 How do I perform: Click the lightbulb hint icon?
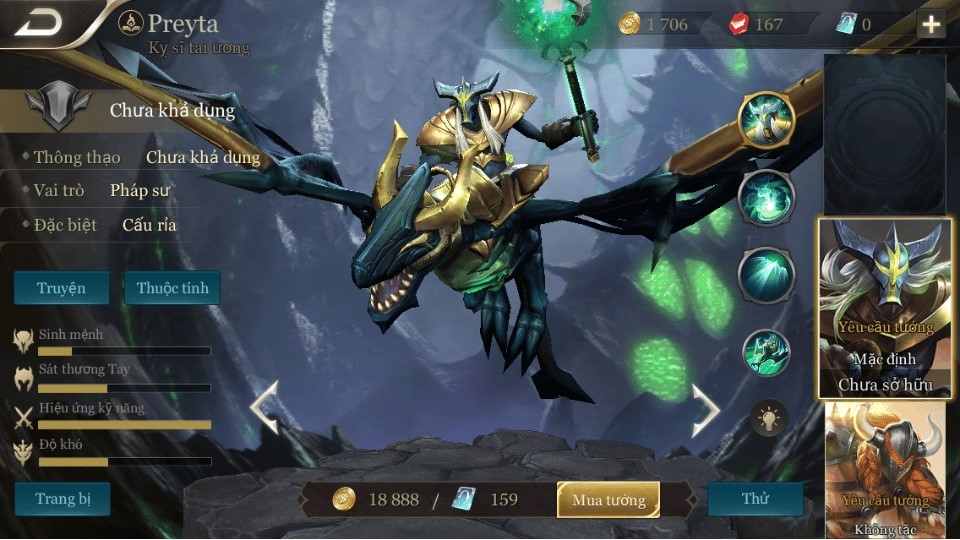click(769, 418)
